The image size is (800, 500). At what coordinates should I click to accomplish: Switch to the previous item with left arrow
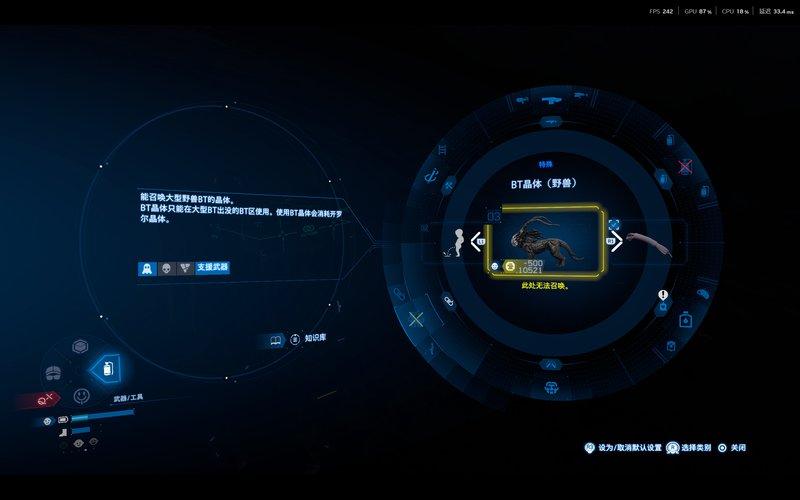(x=477, y=241)
